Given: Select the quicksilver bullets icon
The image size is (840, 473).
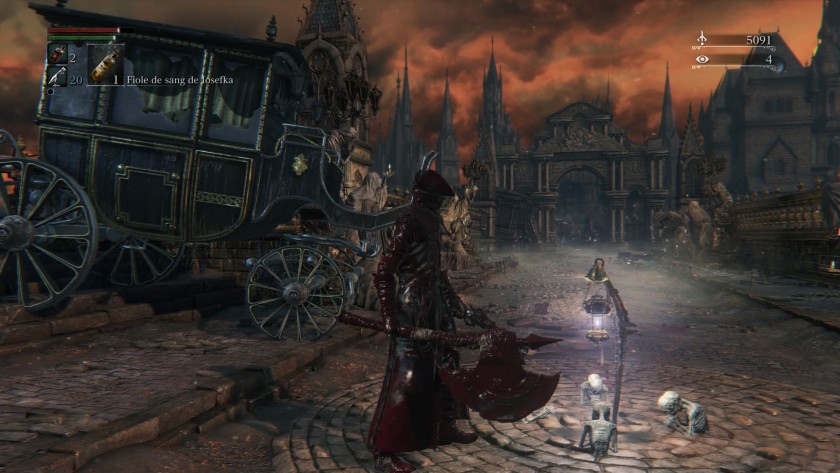Looking at the screenshot, I should [57, 76].
